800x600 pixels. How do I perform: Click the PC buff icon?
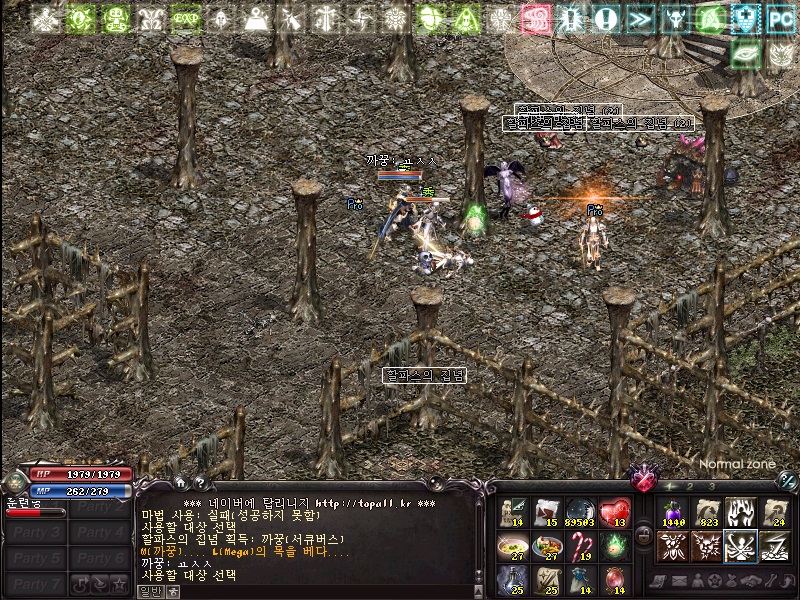click(x=780, y=18)
